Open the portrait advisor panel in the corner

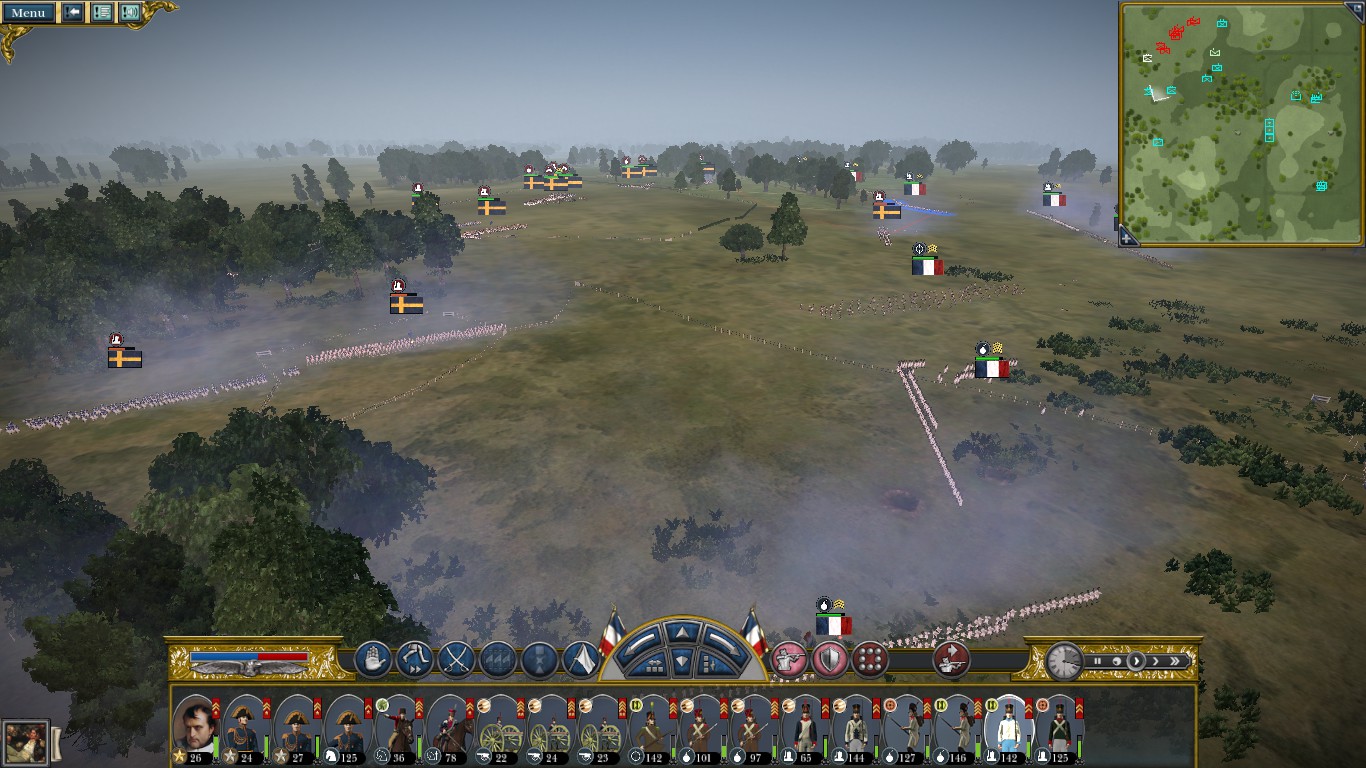[x=24, y=742]
